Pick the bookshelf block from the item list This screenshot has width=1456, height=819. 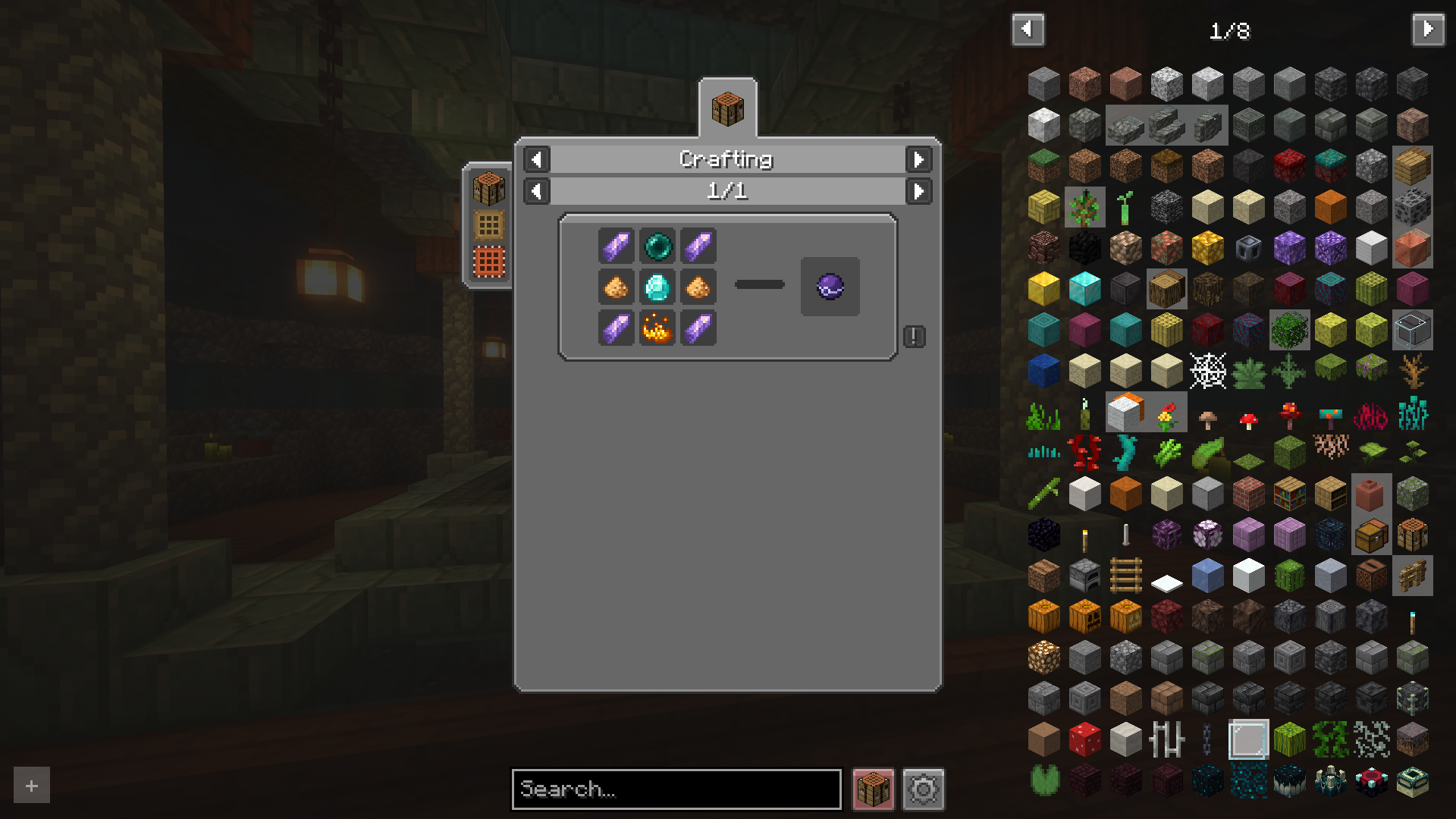pyautogui.click(x=1289, y=494)
